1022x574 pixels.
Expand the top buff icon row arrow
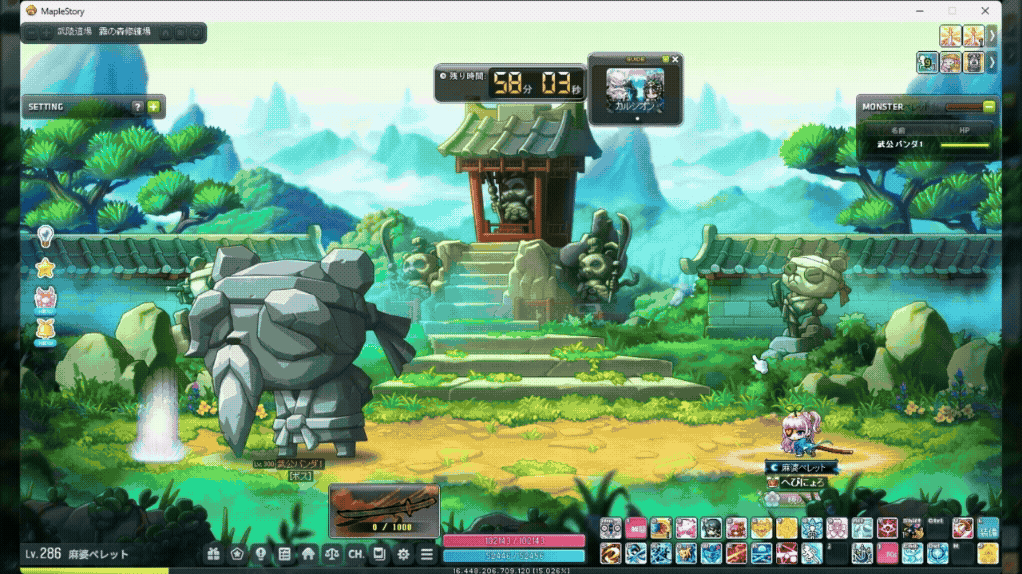(x=992, y=36)
